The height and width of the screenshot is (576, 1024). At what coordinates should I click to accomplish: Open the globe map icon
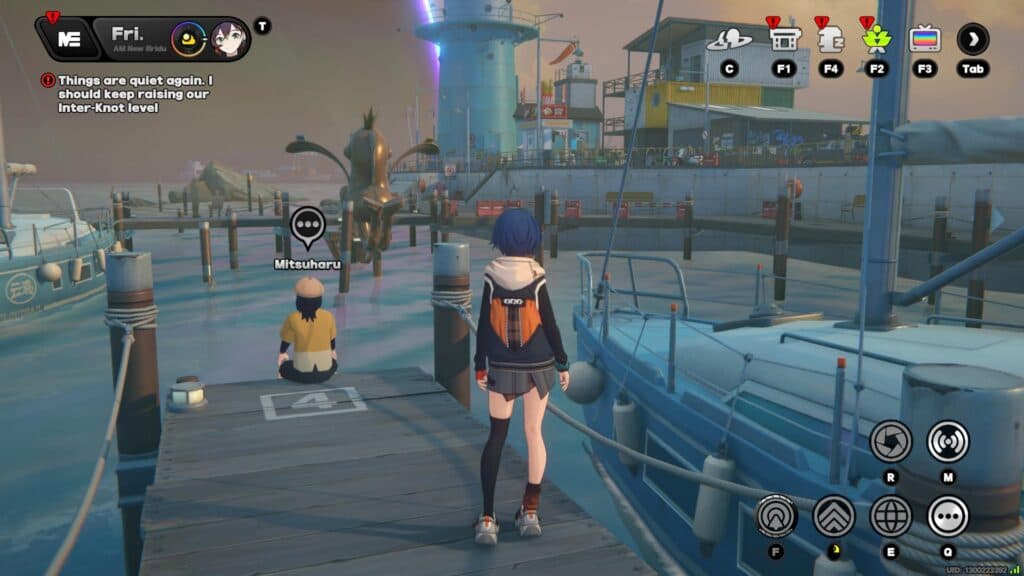point(890,516)
